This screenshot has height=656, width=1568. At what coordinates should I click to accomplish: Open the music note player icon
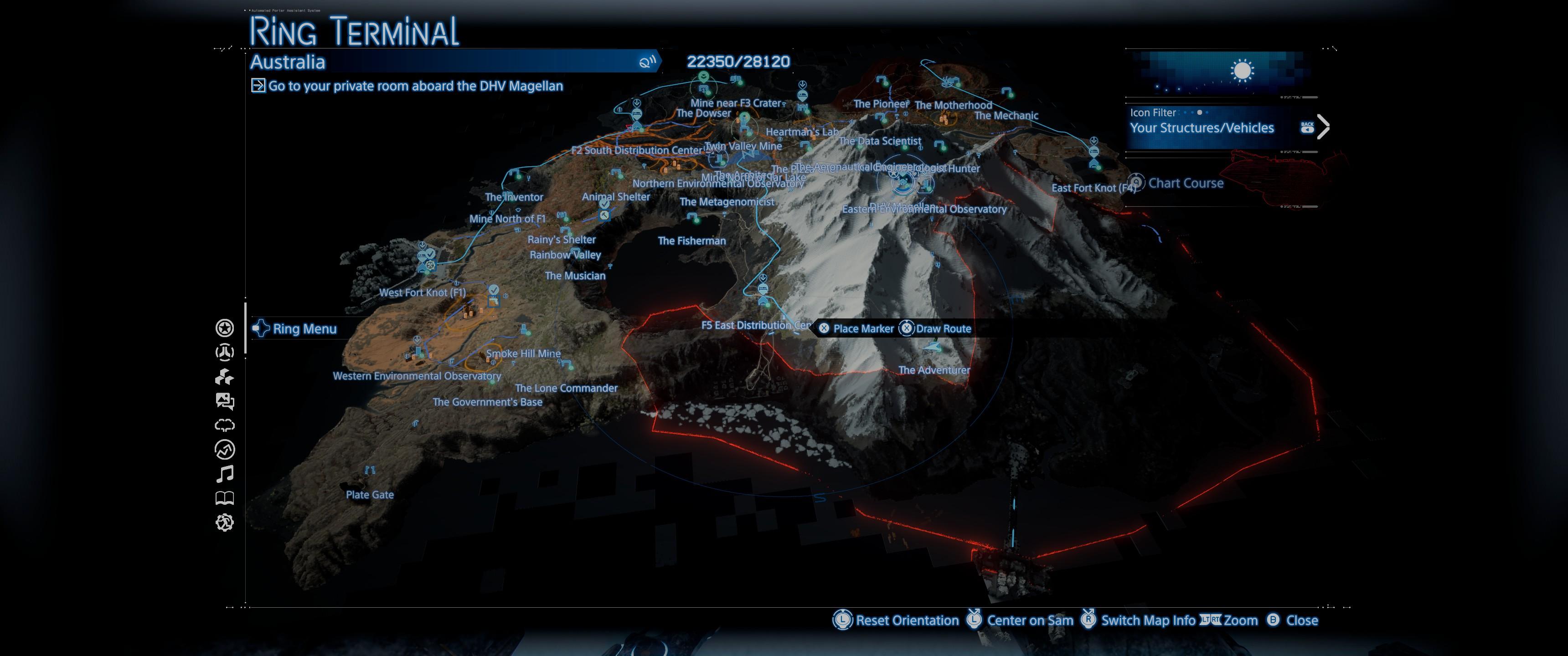[x=225, y=473]
